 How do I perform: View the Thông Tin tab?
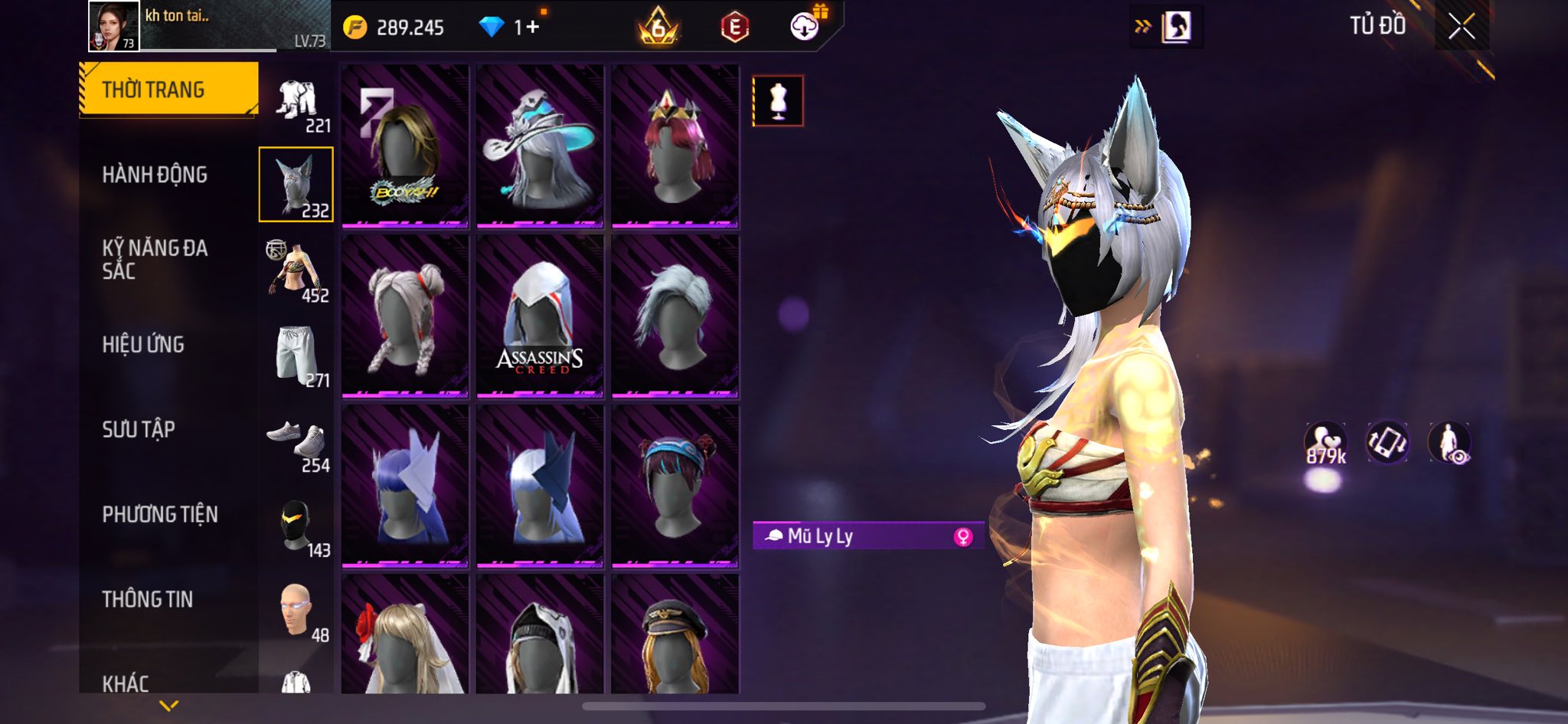click(x=148, y=599)
